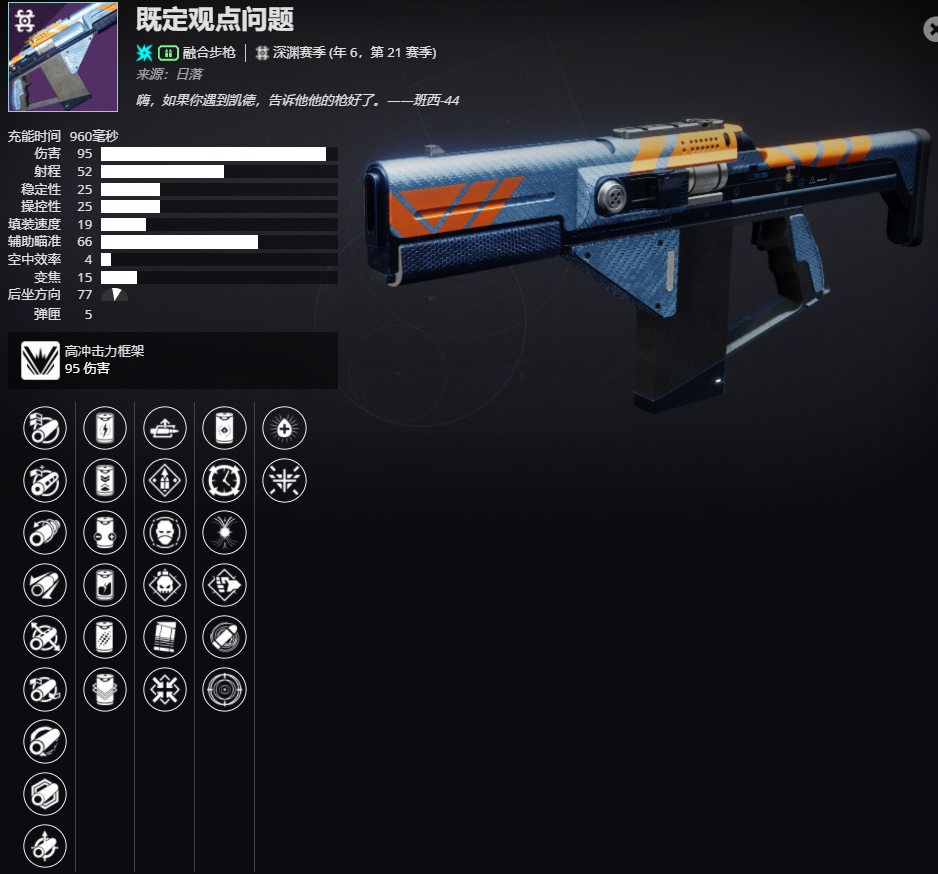938x874 pixels.
Task: Select the ship silhouette perk icon
Action: point(165,428)
